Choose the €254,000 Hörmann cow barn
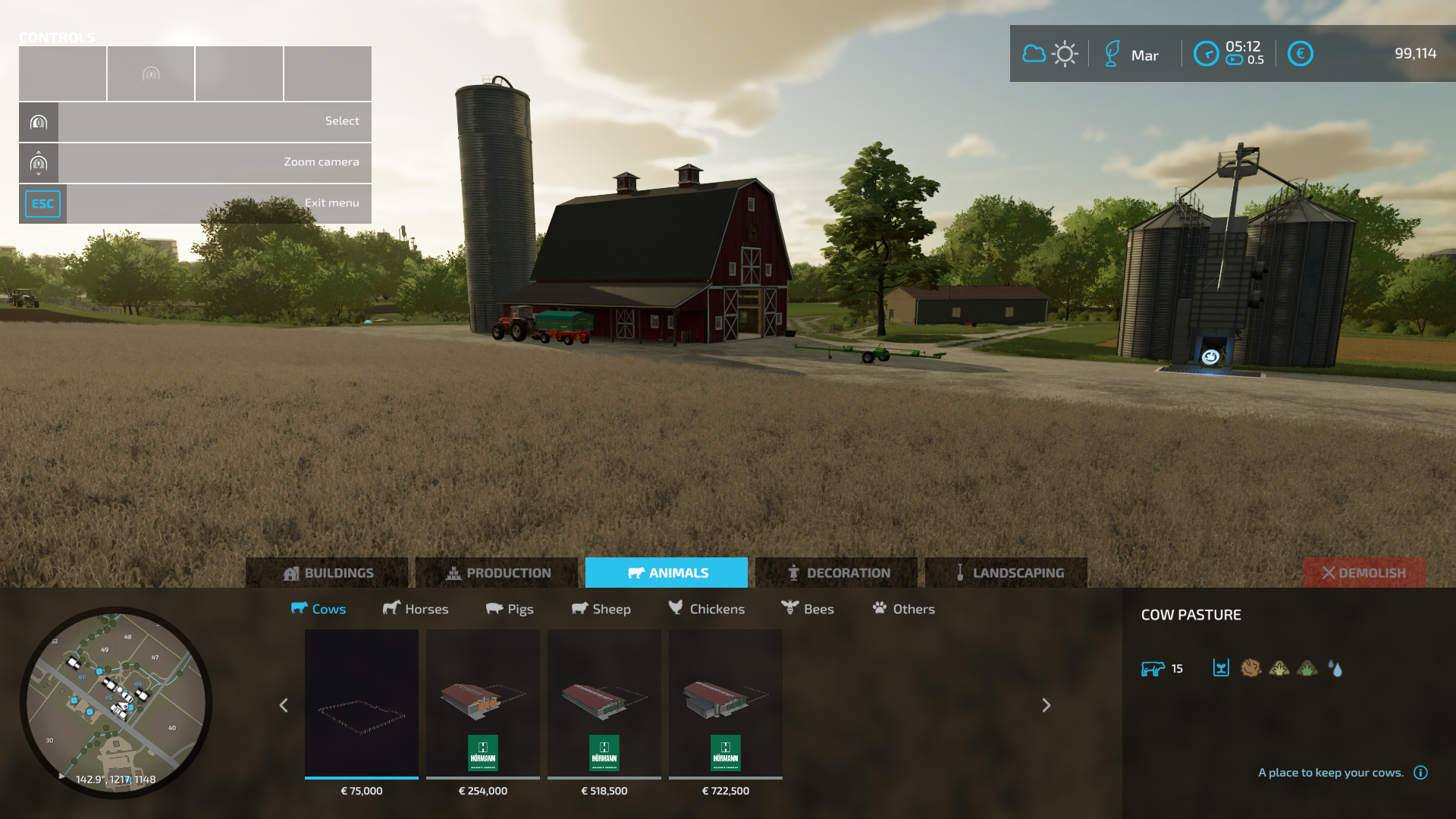 [x=483, y=704]
